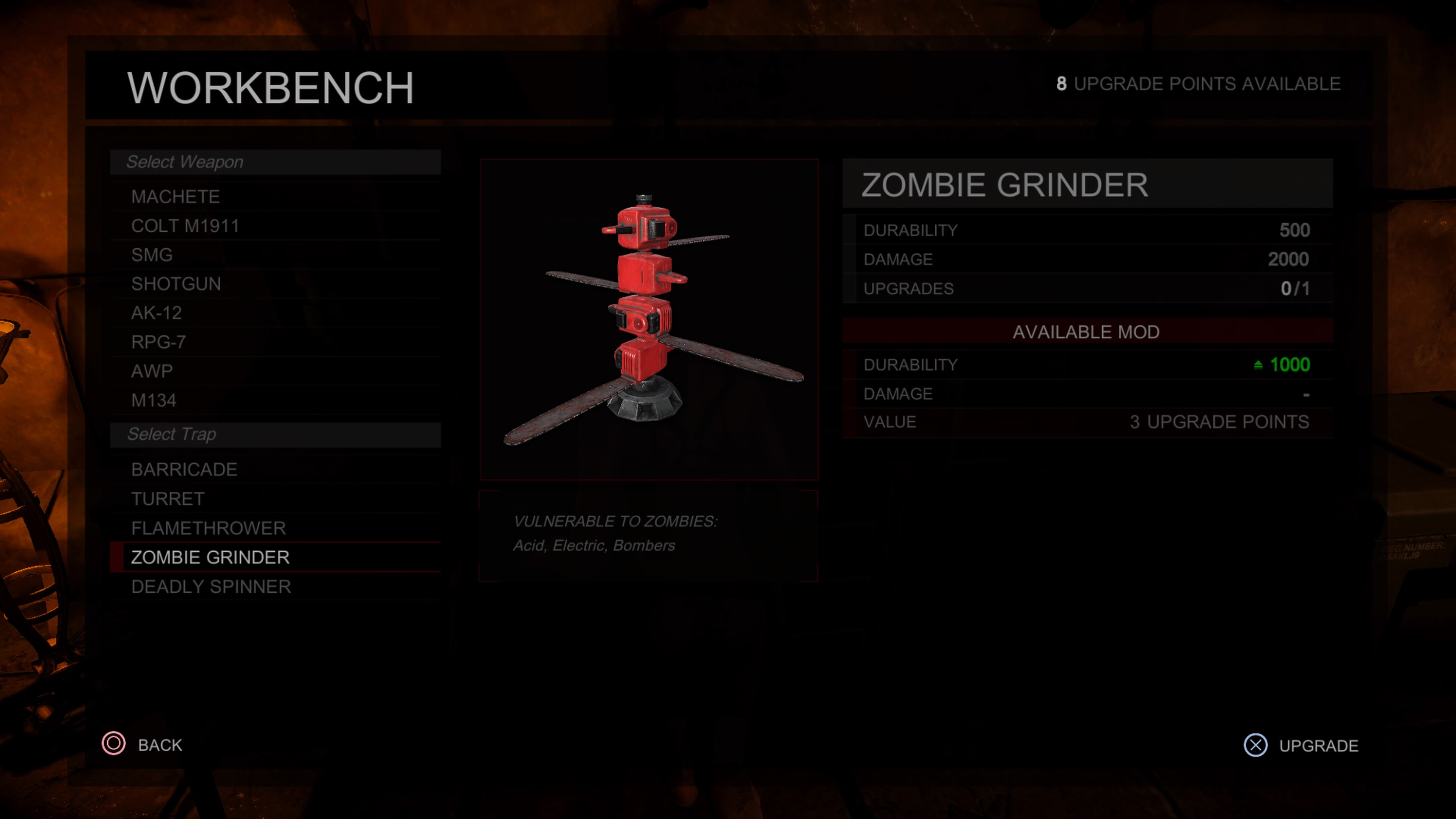Click the Available Mod durability row
Screen dimensions: 1456x819
(1086, 365)
